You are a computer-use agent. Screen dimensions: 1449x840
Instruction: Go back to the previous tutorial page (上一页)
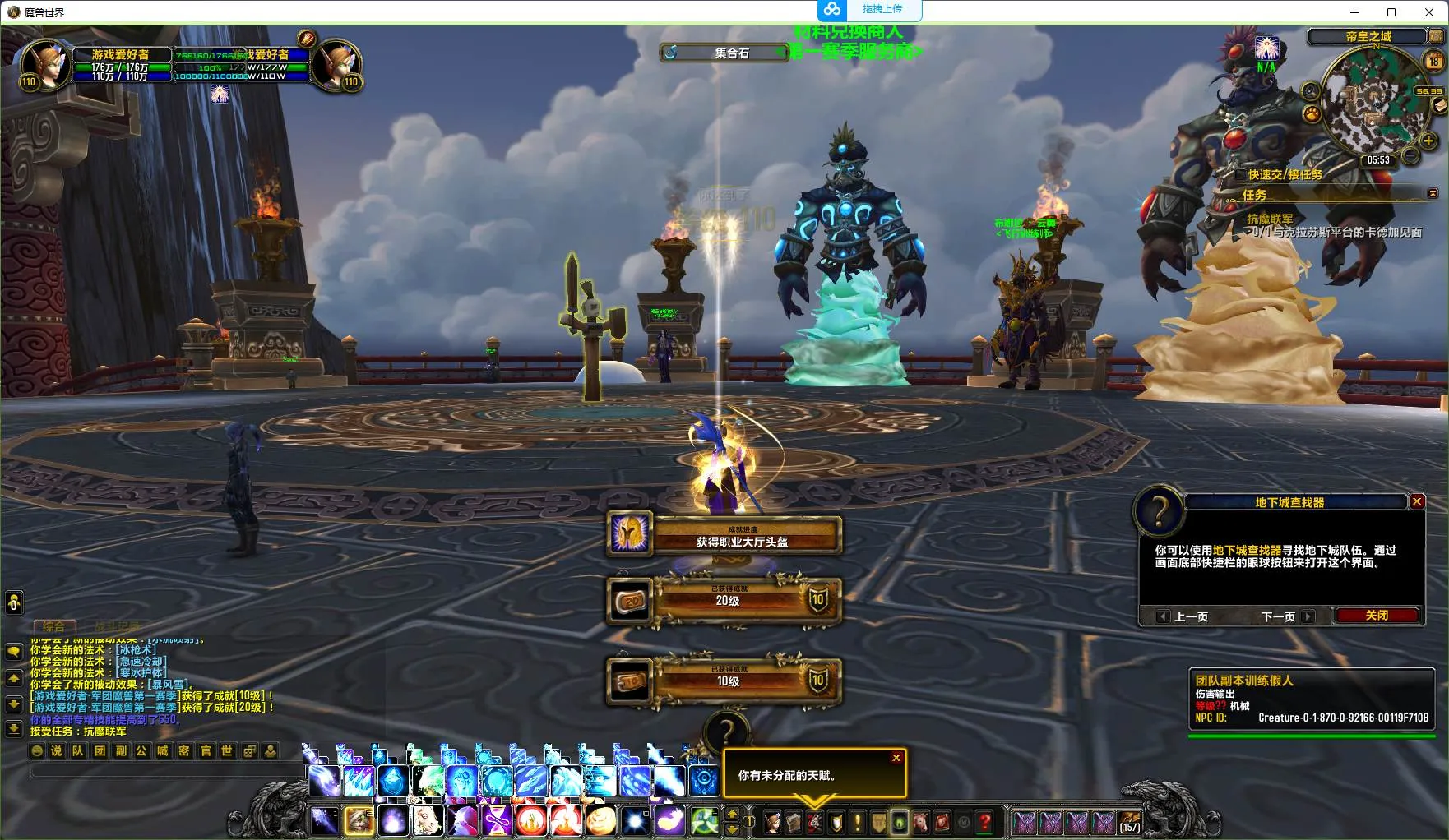[1183, 616]
